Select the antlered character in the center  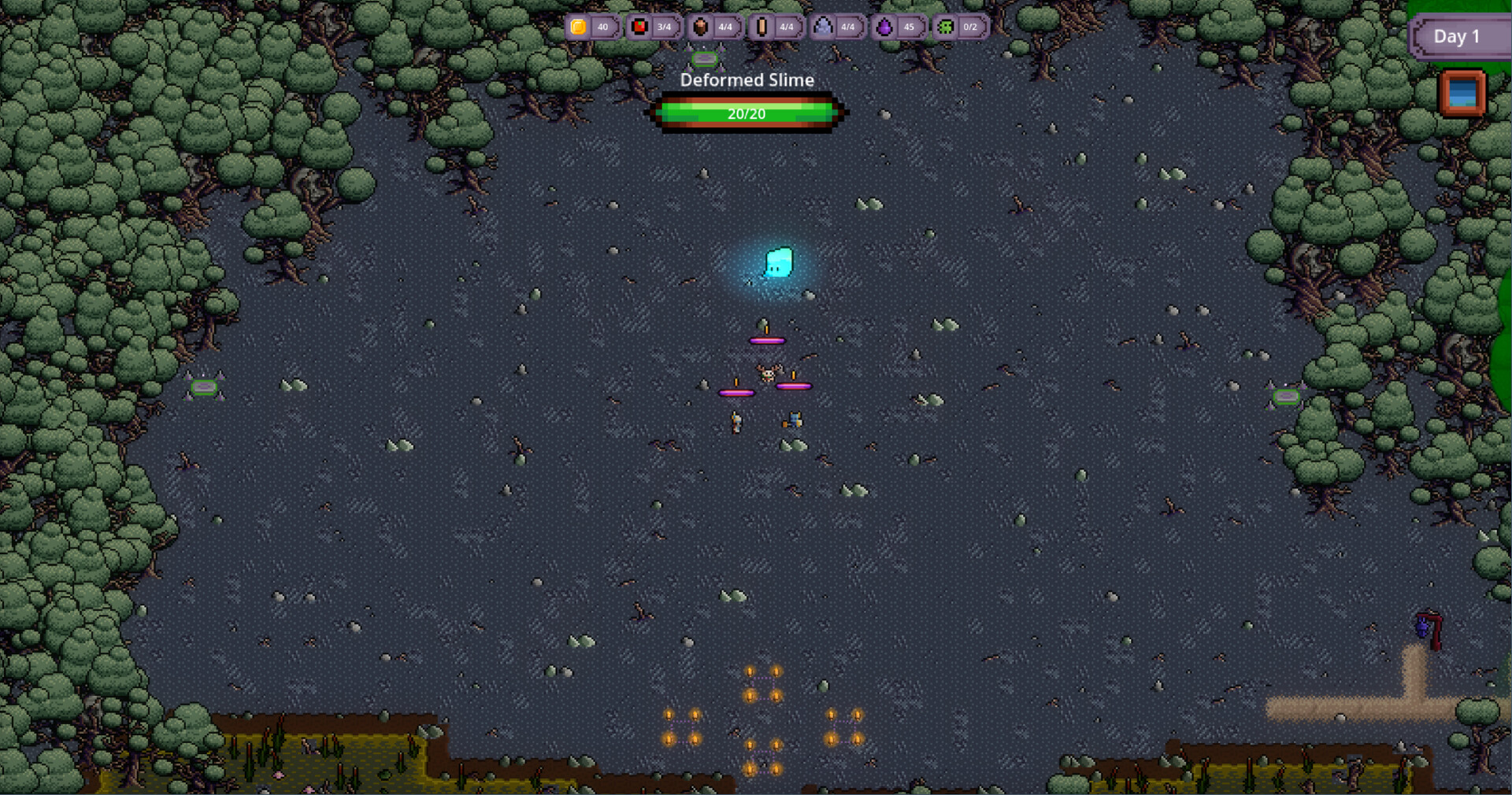(768, 376)
